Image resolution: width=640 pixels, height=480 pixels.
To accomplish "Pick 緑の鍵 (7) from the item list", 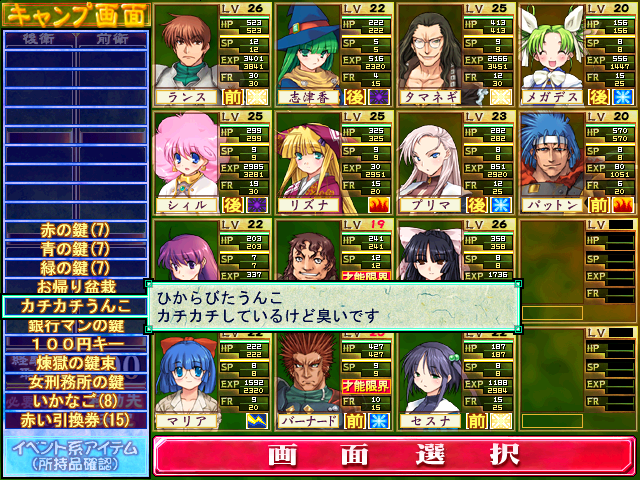I will pos(75,267).
